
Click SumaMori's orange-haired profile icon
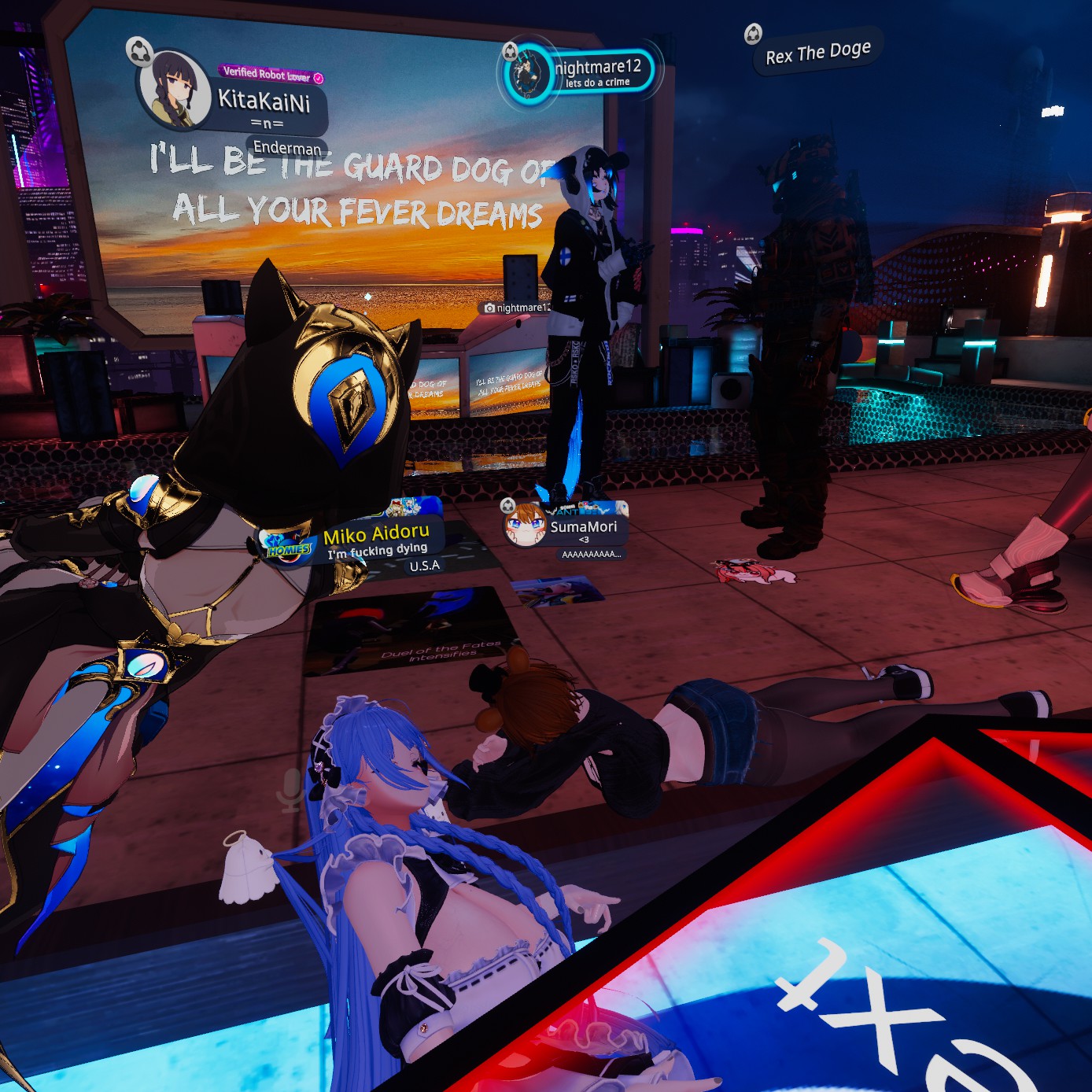point(525,525)
